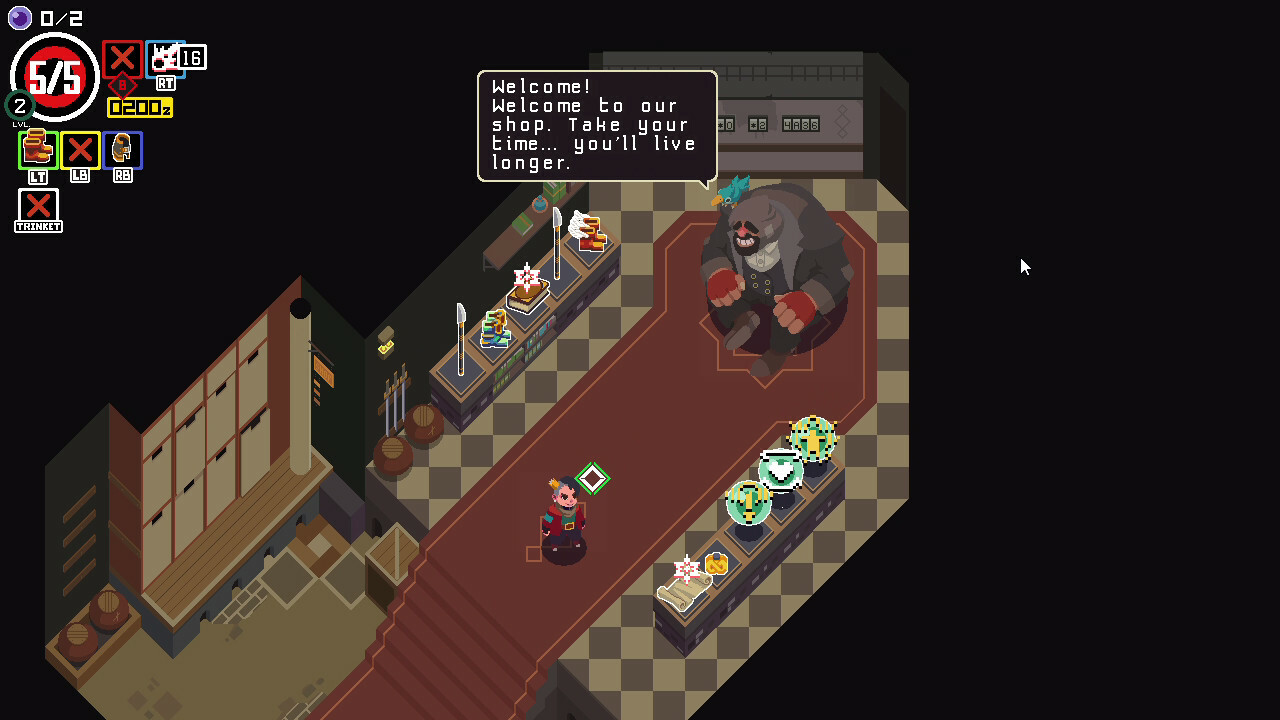Screen dimensions: 1280x720
Task: Click the empty LB equipment slot
Action: [79, 150]
